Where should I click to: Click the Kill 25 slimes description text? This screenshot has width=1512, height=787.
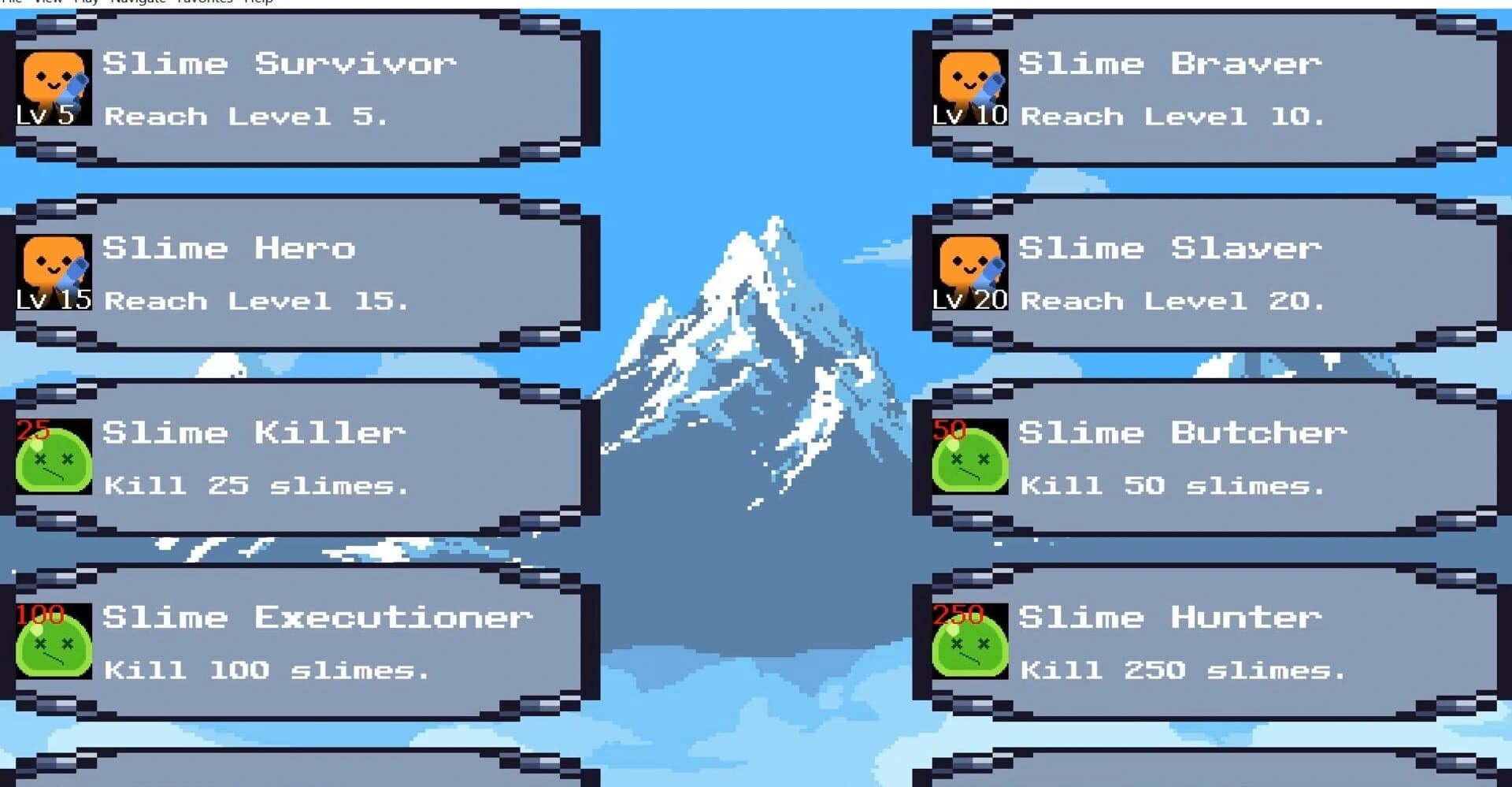point(256,484)
